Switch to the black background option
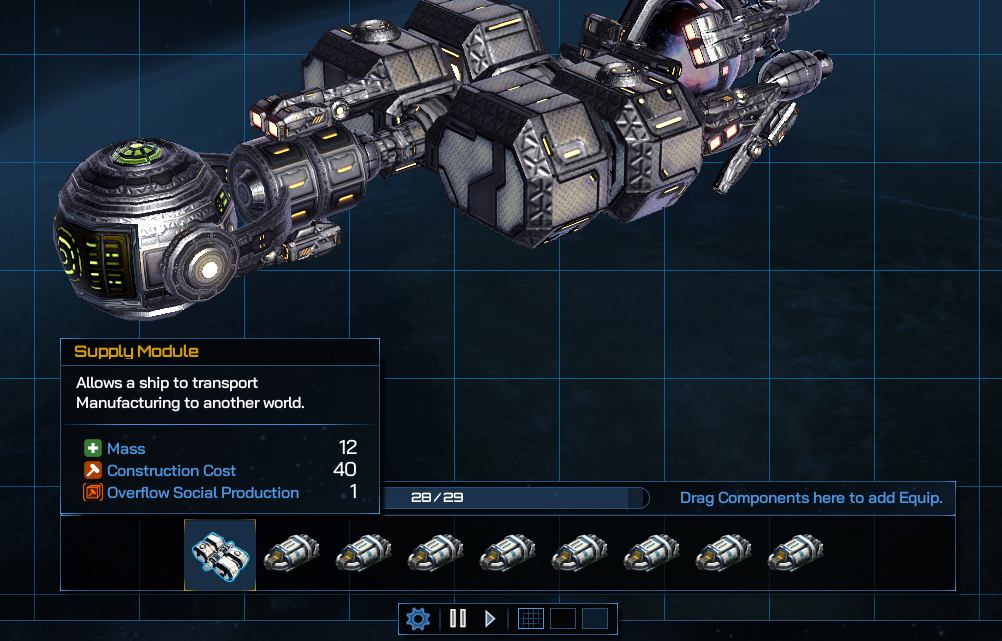This screenshot has width=1002, height=641. pyautogui.click(x=562, y=619)
